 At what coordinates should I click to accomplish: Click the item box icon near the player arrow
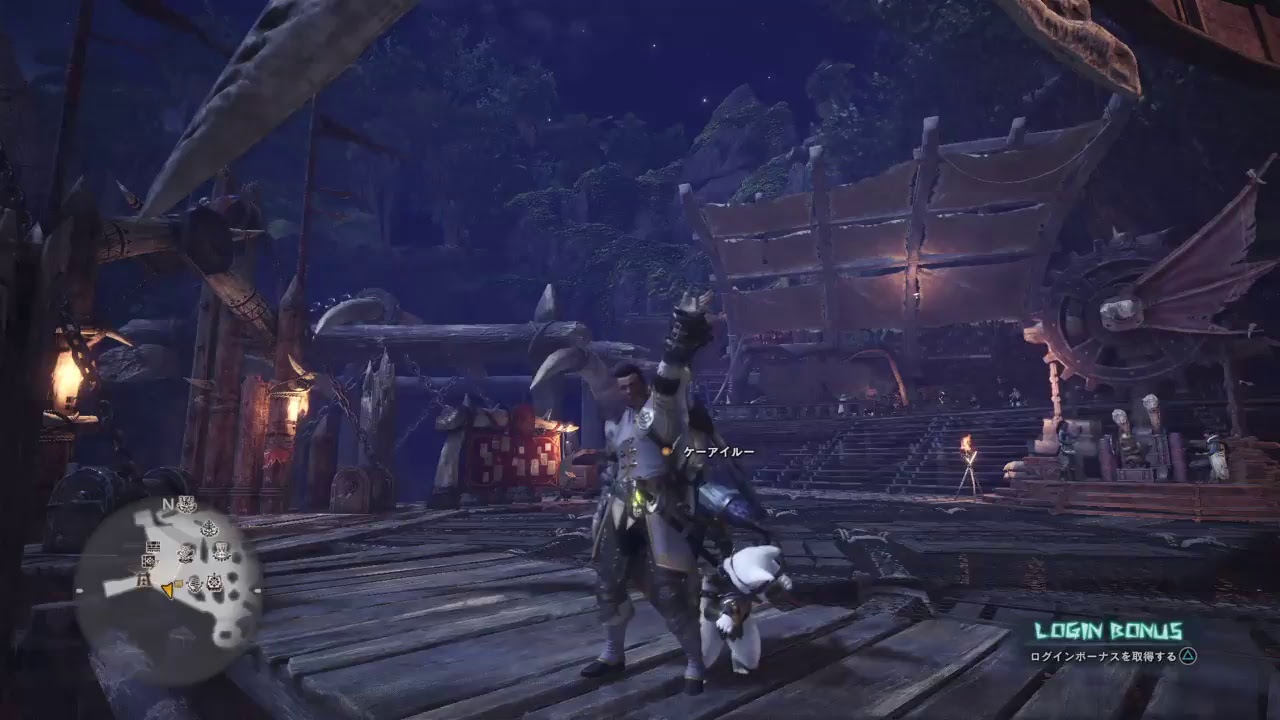pos(178,583)
